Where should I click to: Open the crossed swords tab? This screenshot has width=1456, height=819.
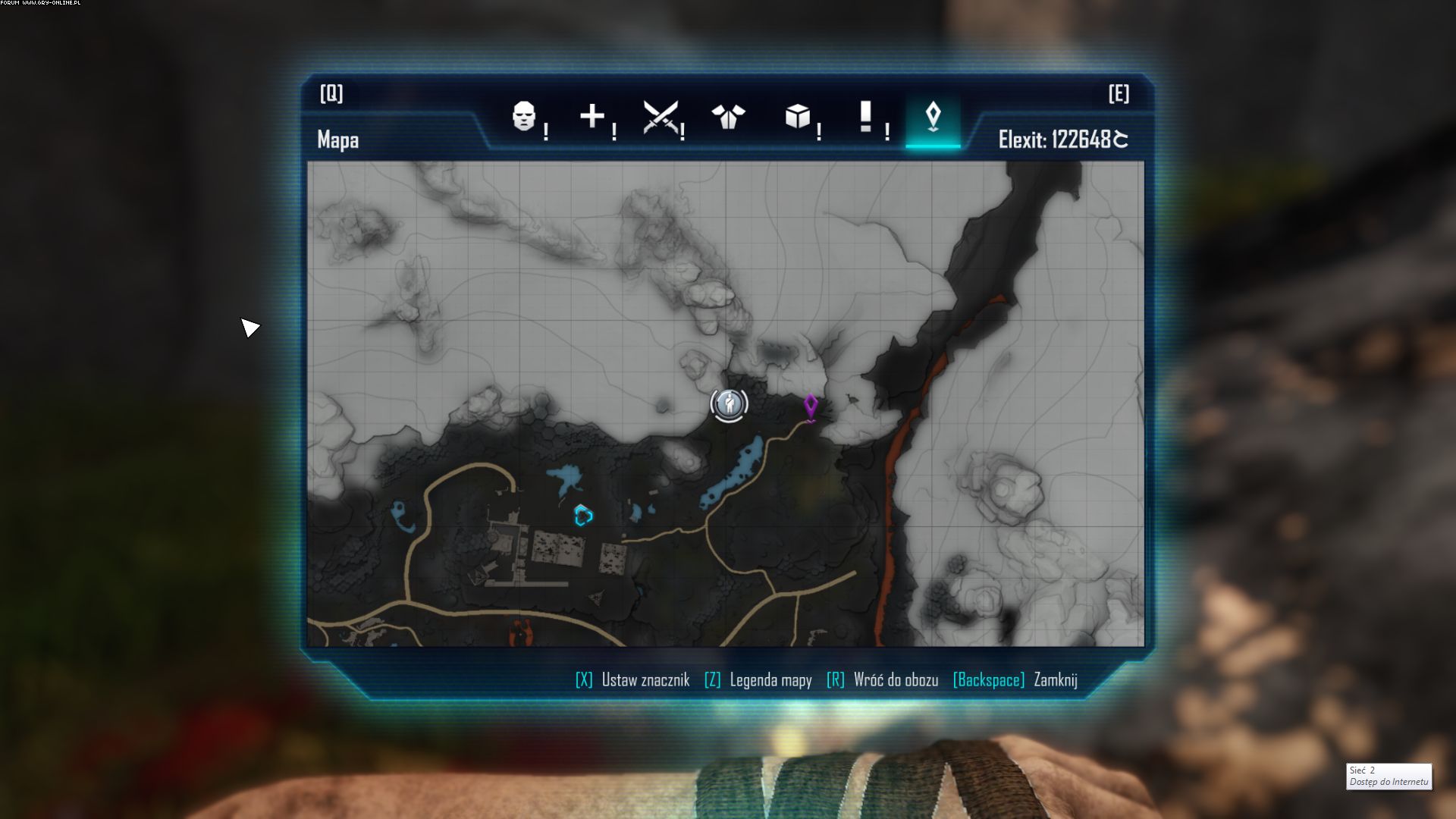661,117
